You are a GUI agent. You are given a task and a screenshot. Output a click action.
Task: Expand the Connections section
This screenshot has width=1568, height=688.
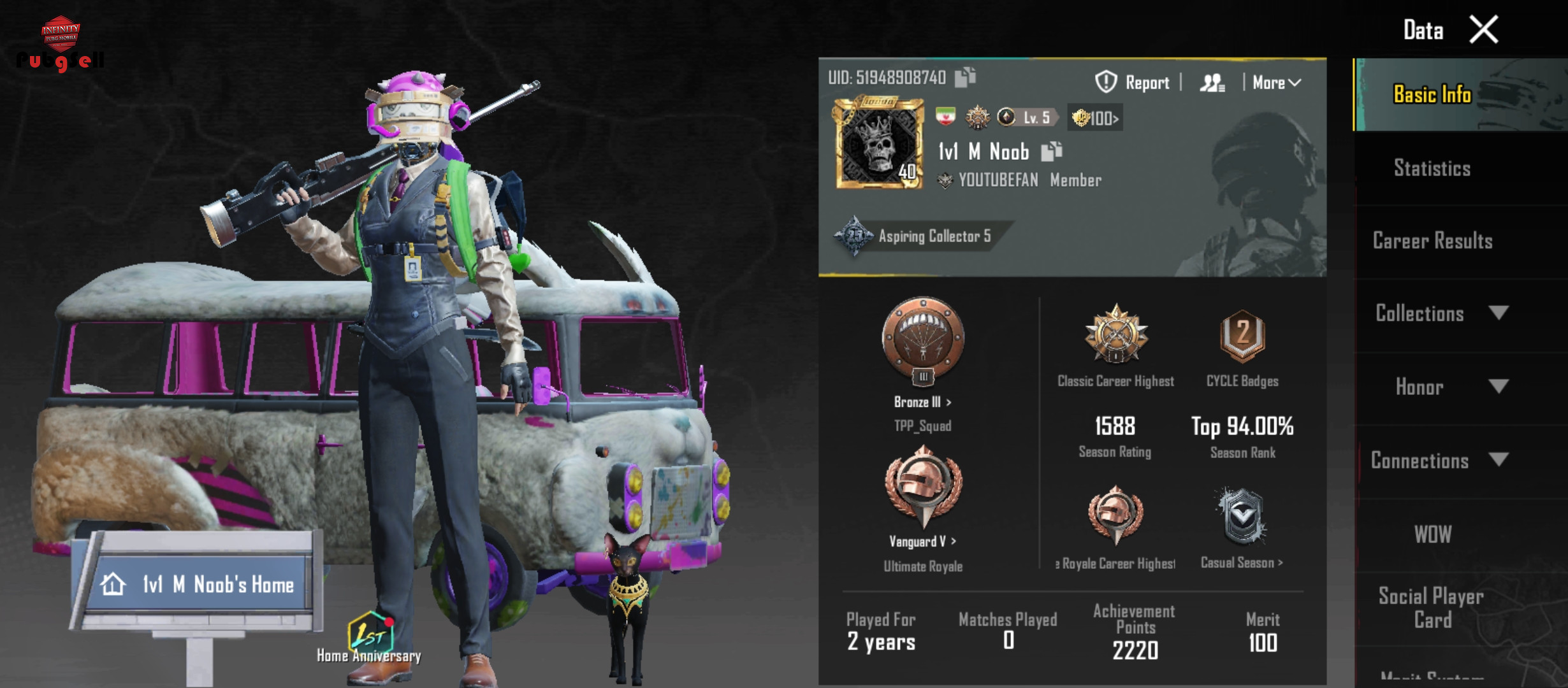(x=1439, y=461)
